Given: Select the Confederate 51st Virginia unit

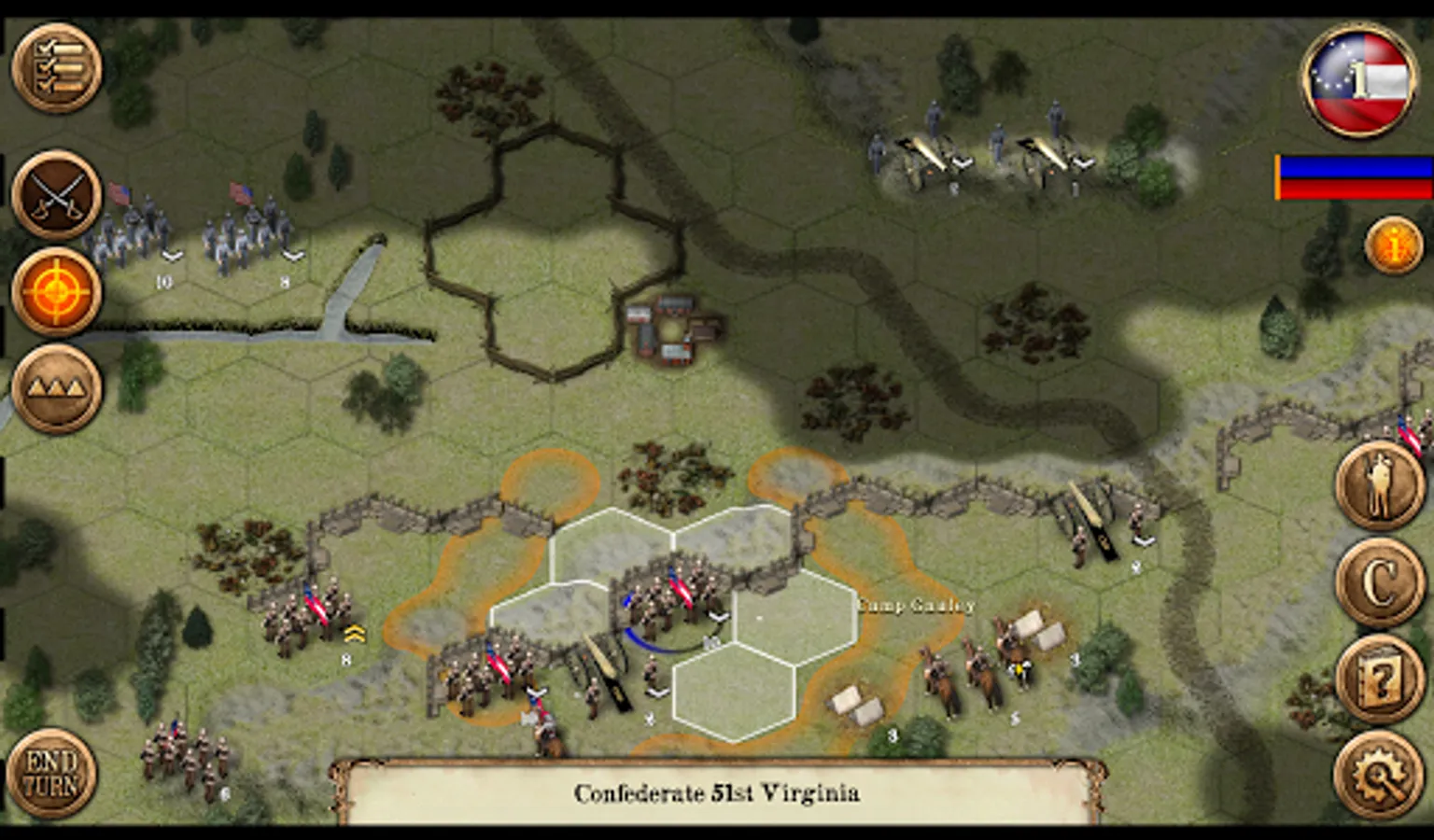Looking at the screenshot, I should click(665, 602).
